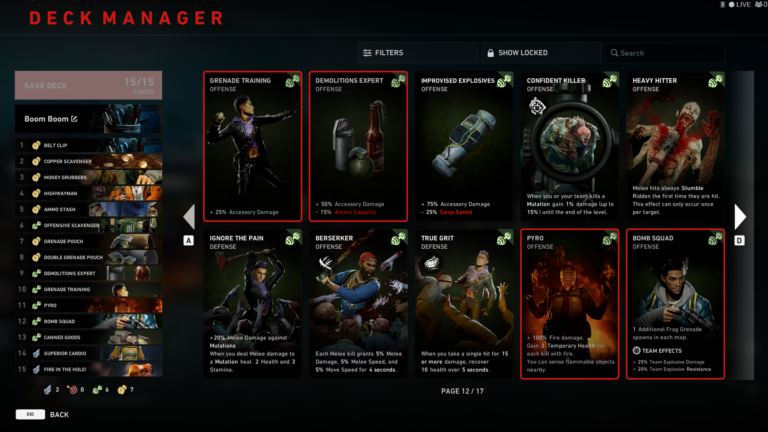Choose the Demolitions Expert card
The width and height of the screenshot is (768, 432).
357,146
